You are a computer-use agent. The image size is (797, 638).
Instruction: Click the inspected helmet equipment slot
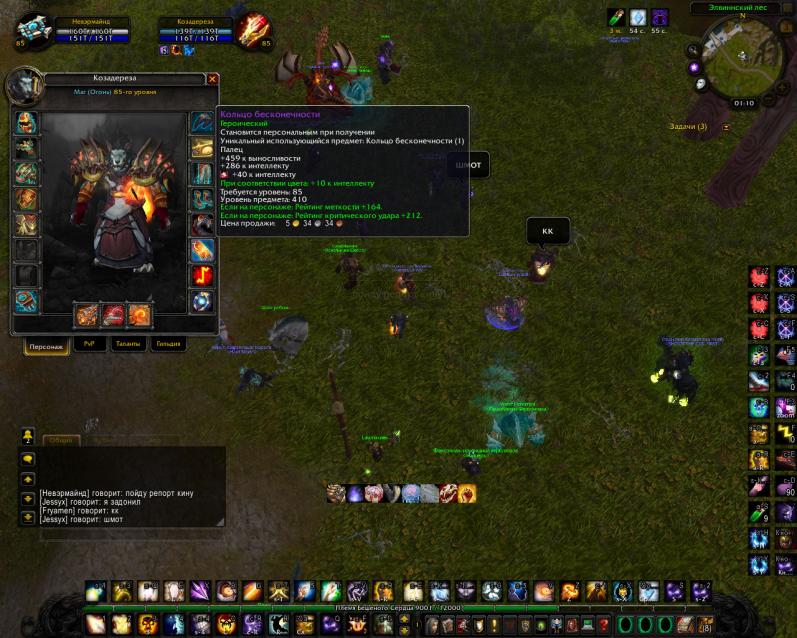click(26, 123)
